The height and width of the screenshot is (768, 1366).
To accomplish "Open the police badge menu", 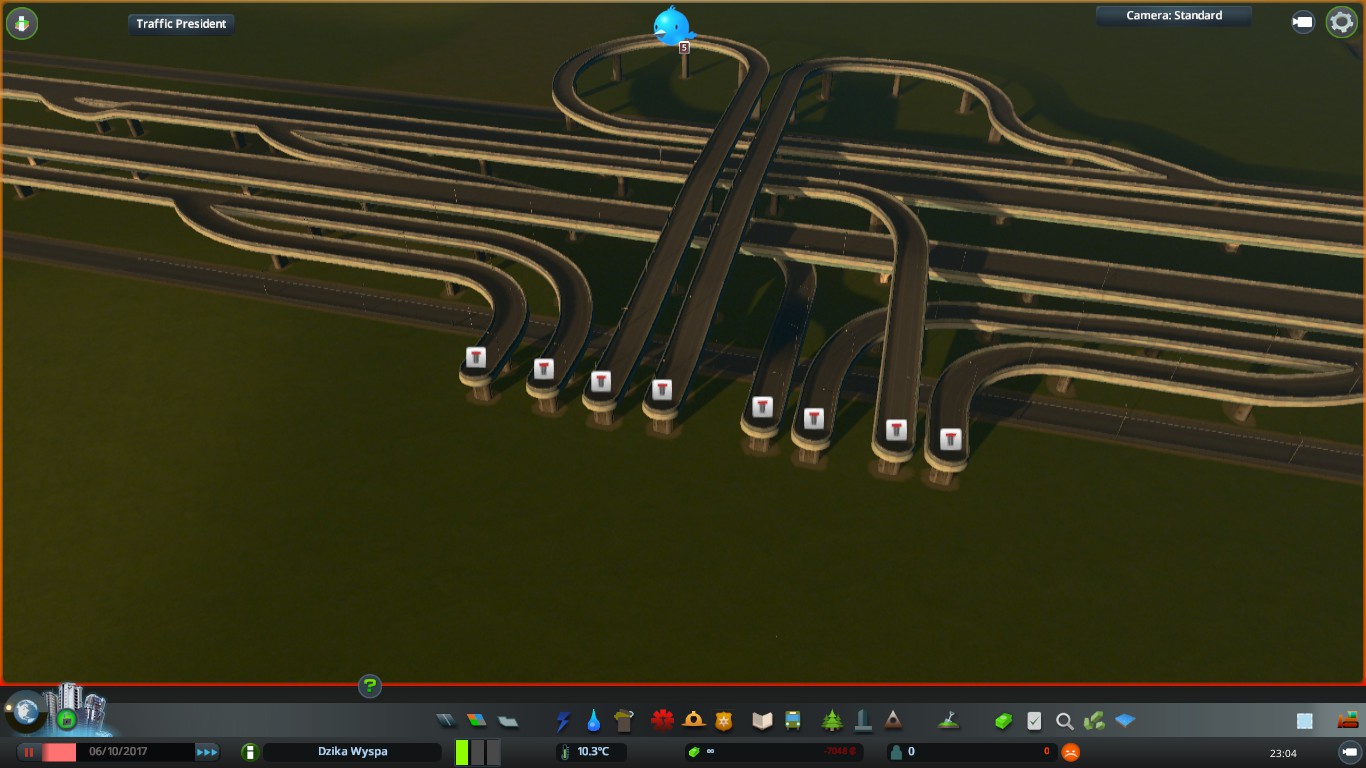I will point(724,720).
